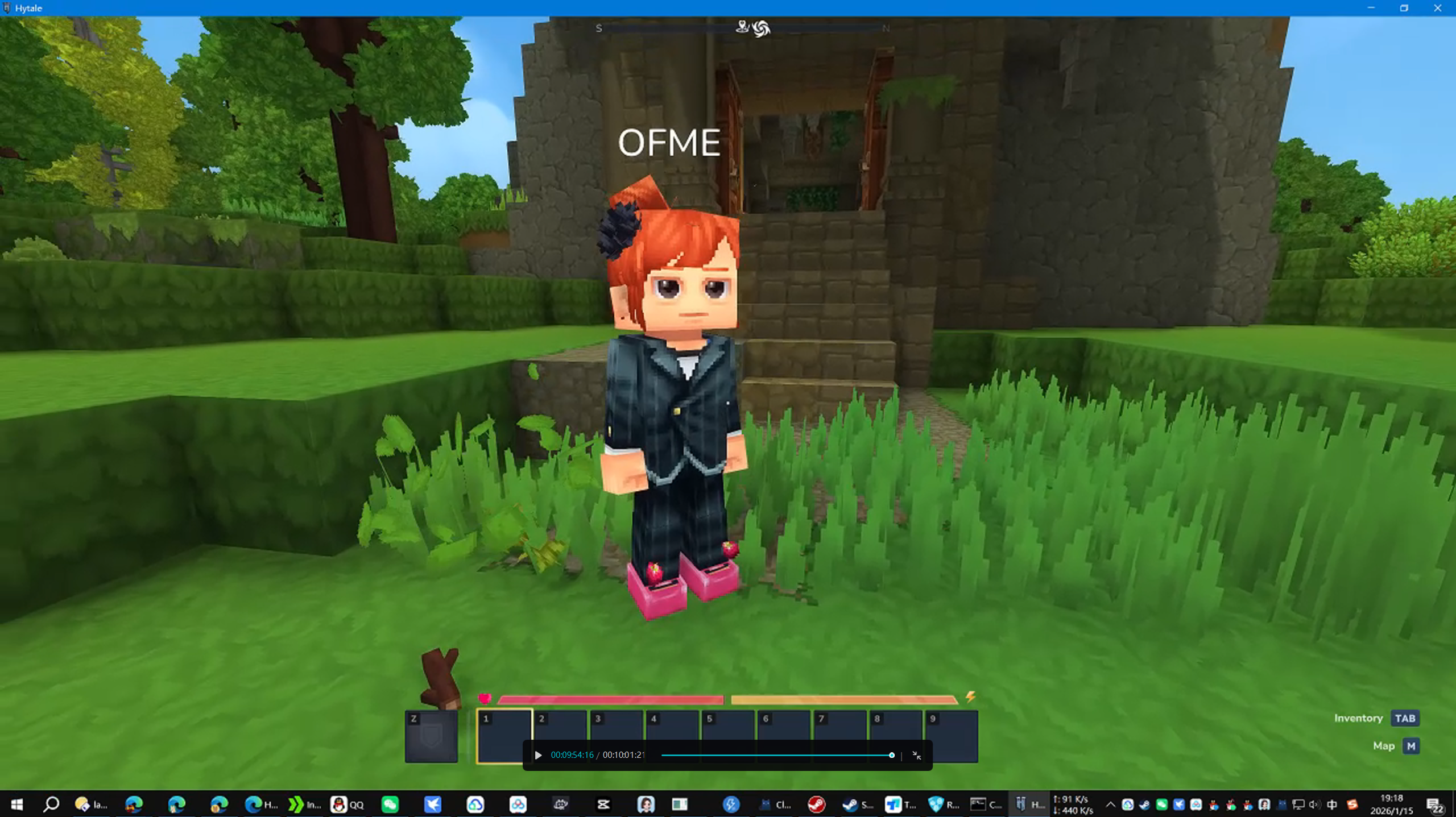
Task: Toggle the speaker volume icon in the tray
Action: point(1315,804)
